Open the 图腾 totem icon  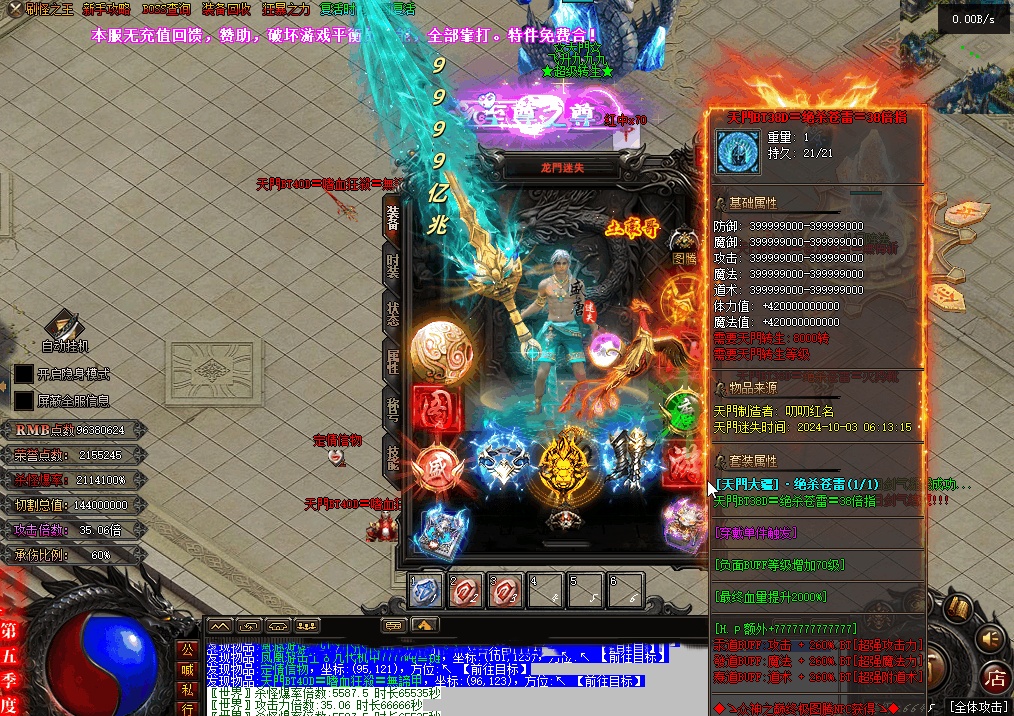coord(685,244)
